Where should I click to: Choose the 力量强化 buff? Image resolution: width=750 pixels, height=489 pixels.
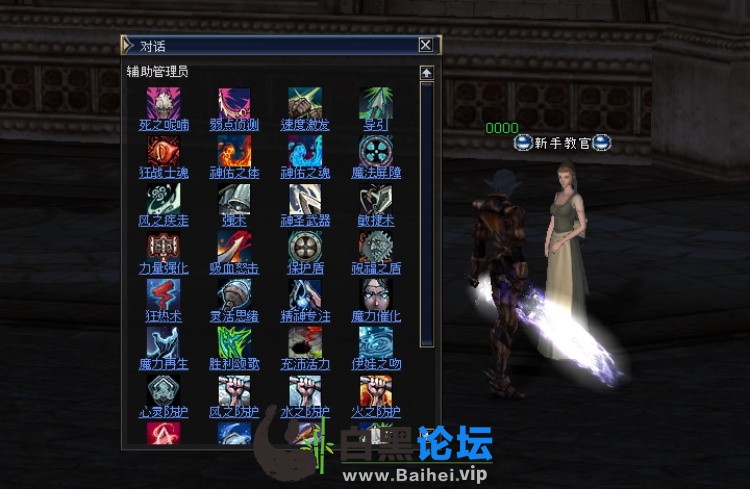[163, 268]
